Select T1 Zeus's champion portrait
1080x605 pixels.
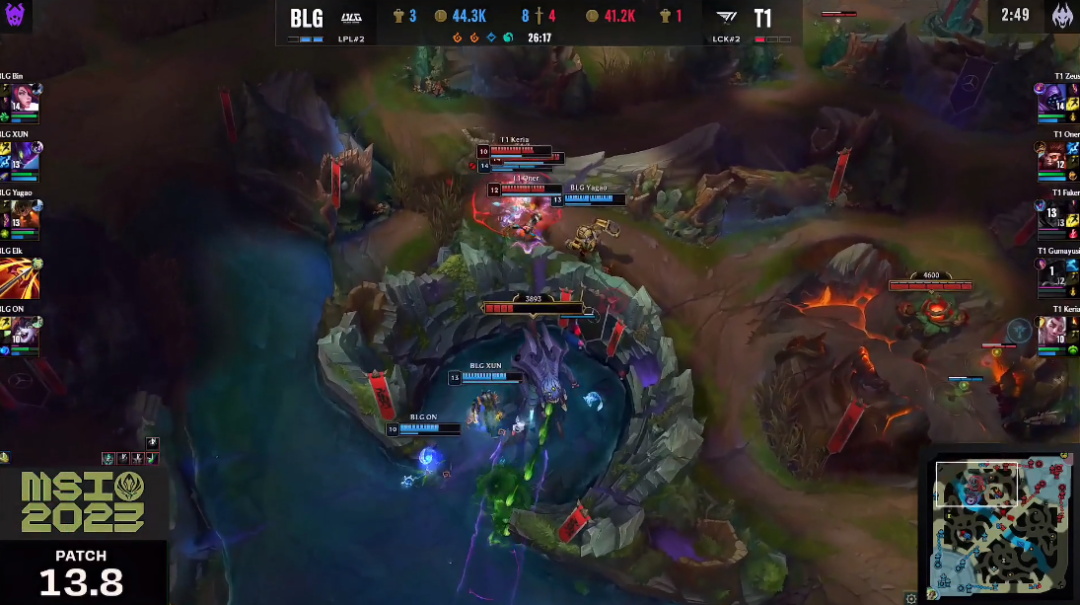(x=1052, y=99)
